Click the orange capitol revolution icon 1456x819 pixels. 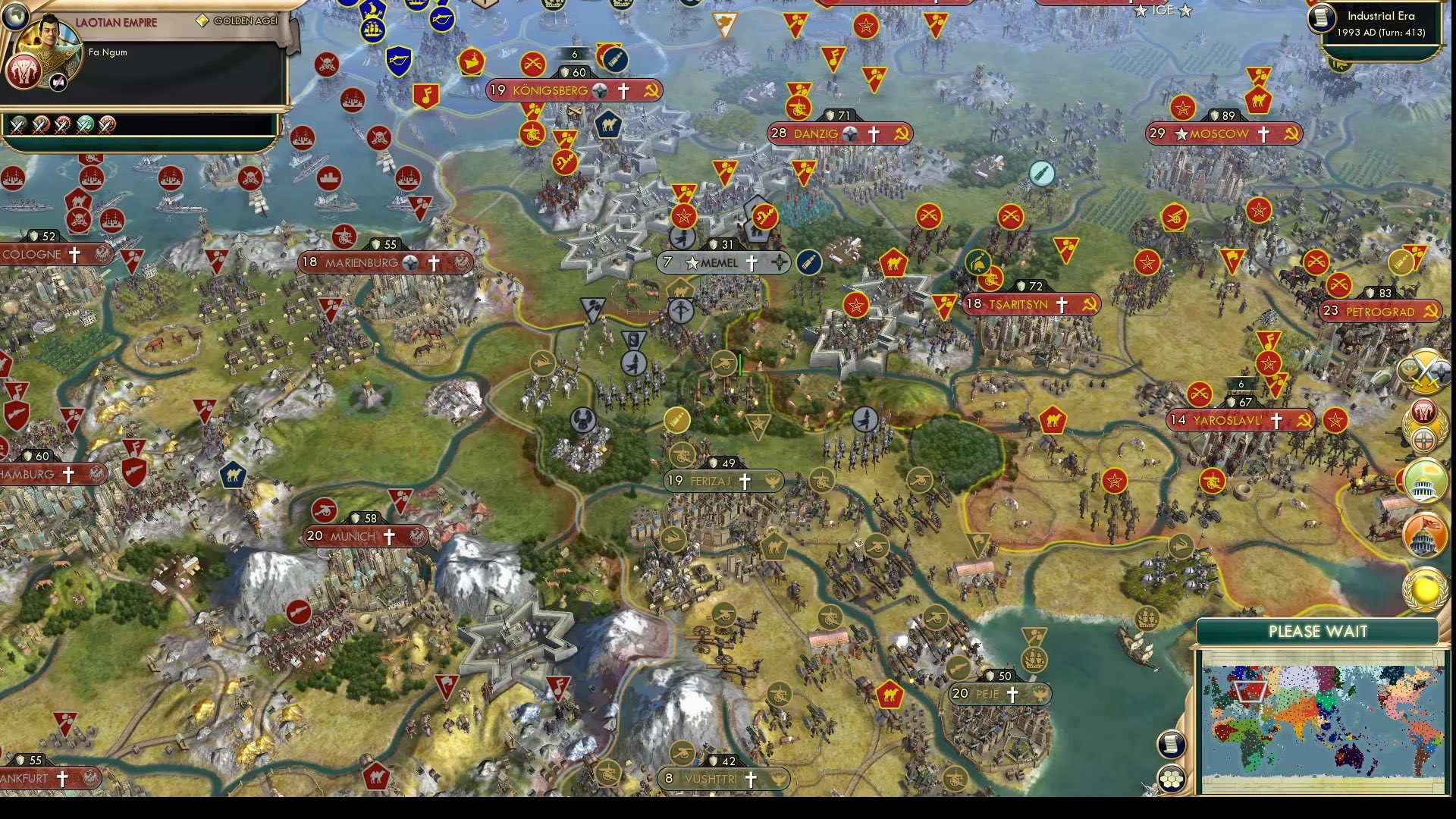coord(1424,535)
